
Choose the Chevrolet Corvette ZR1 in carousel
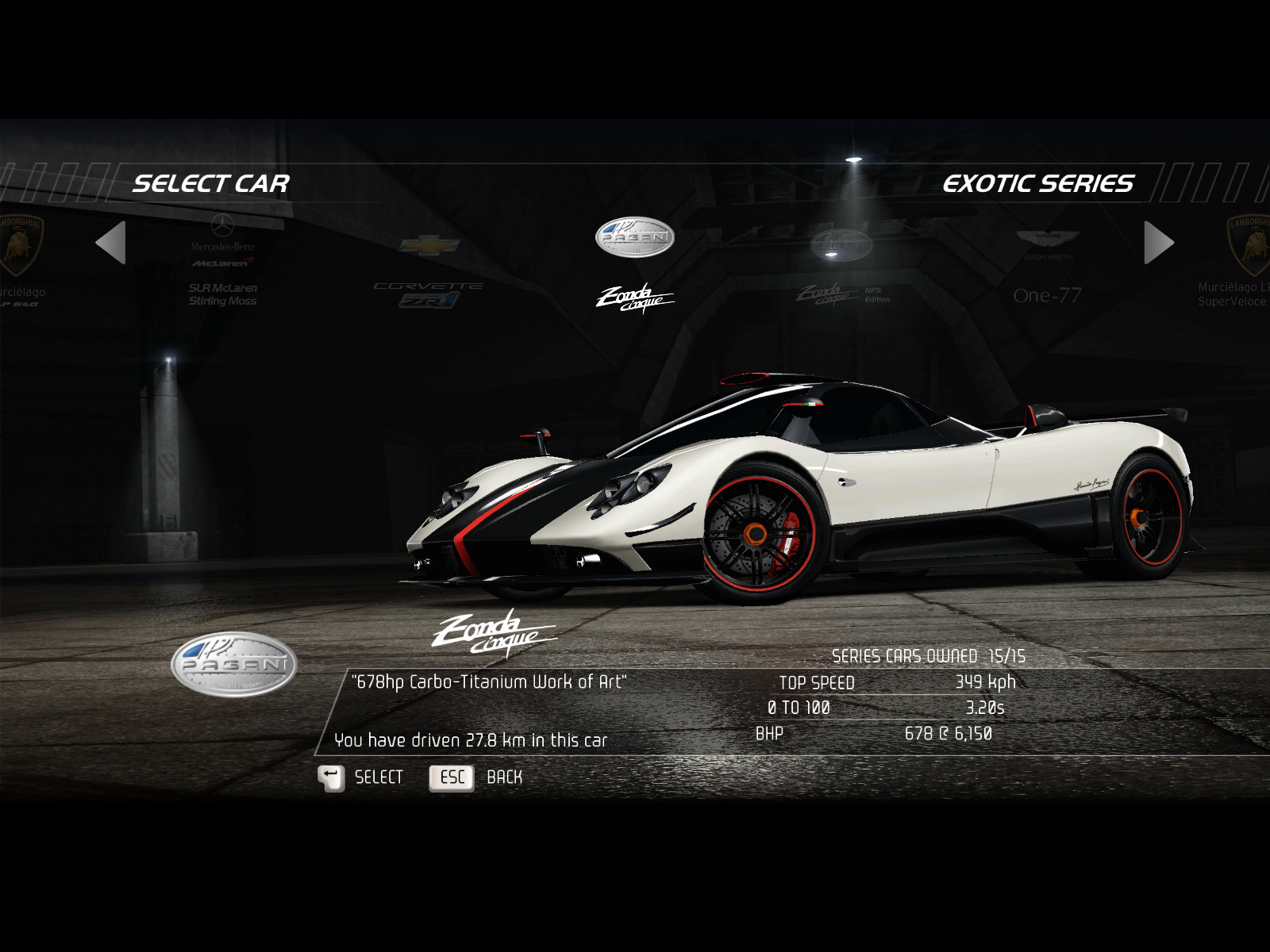click(429, 270)
